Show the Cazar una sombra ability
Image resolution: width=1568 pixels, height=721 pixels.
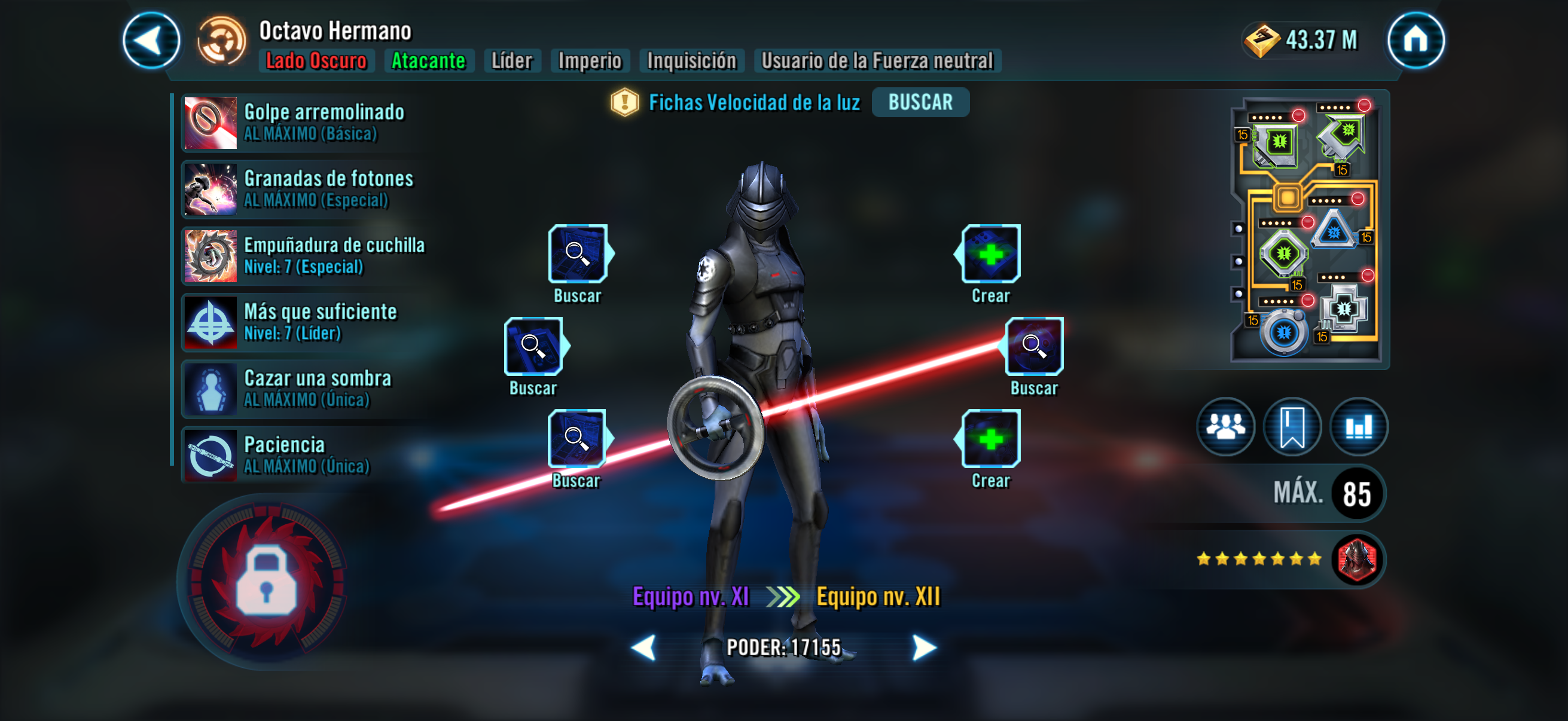[304, 388]
